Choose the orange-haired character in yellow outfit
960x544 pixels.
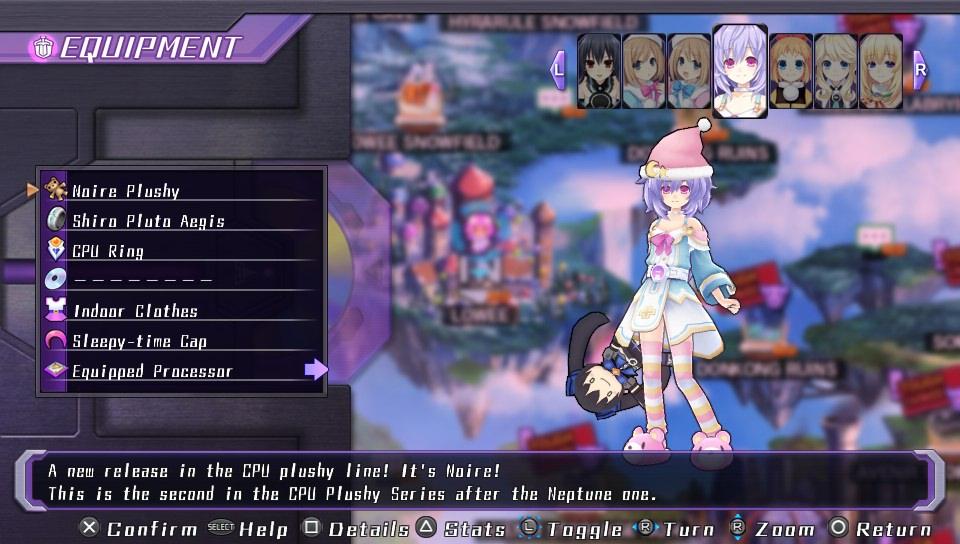click(790, 71)
